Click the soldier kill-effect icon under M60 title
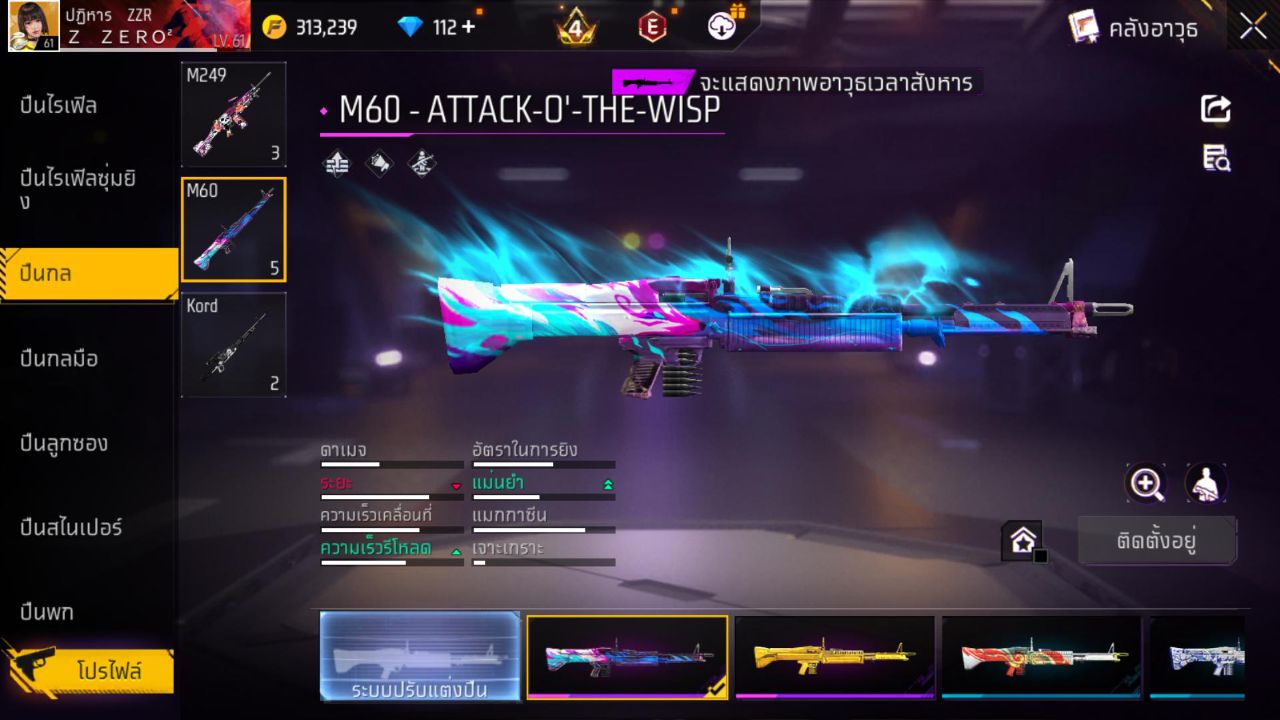Viewport: 1280px width, 720px height. [x=421, y=163]
